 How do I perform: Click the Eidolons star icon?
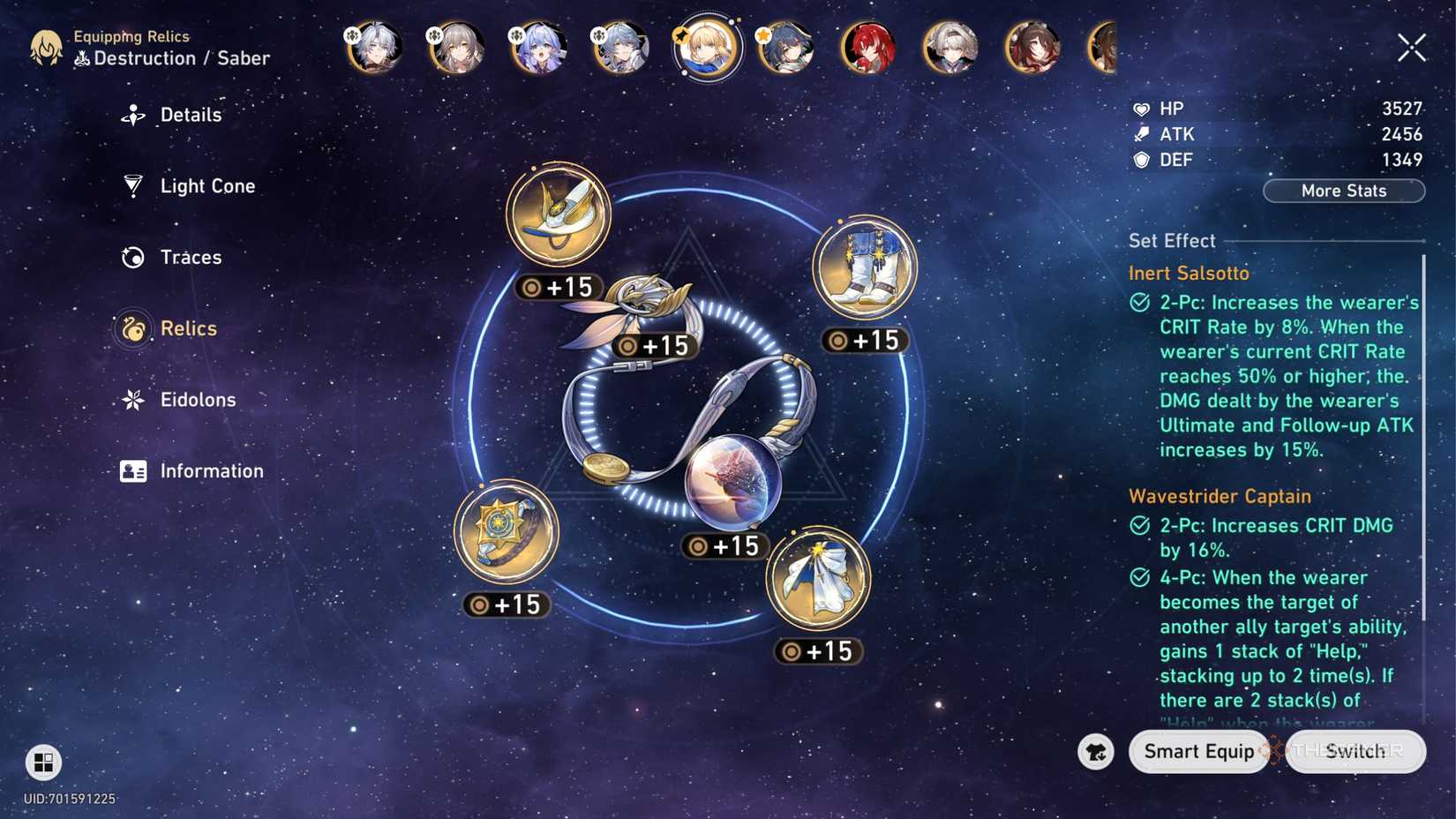[132, 399]
